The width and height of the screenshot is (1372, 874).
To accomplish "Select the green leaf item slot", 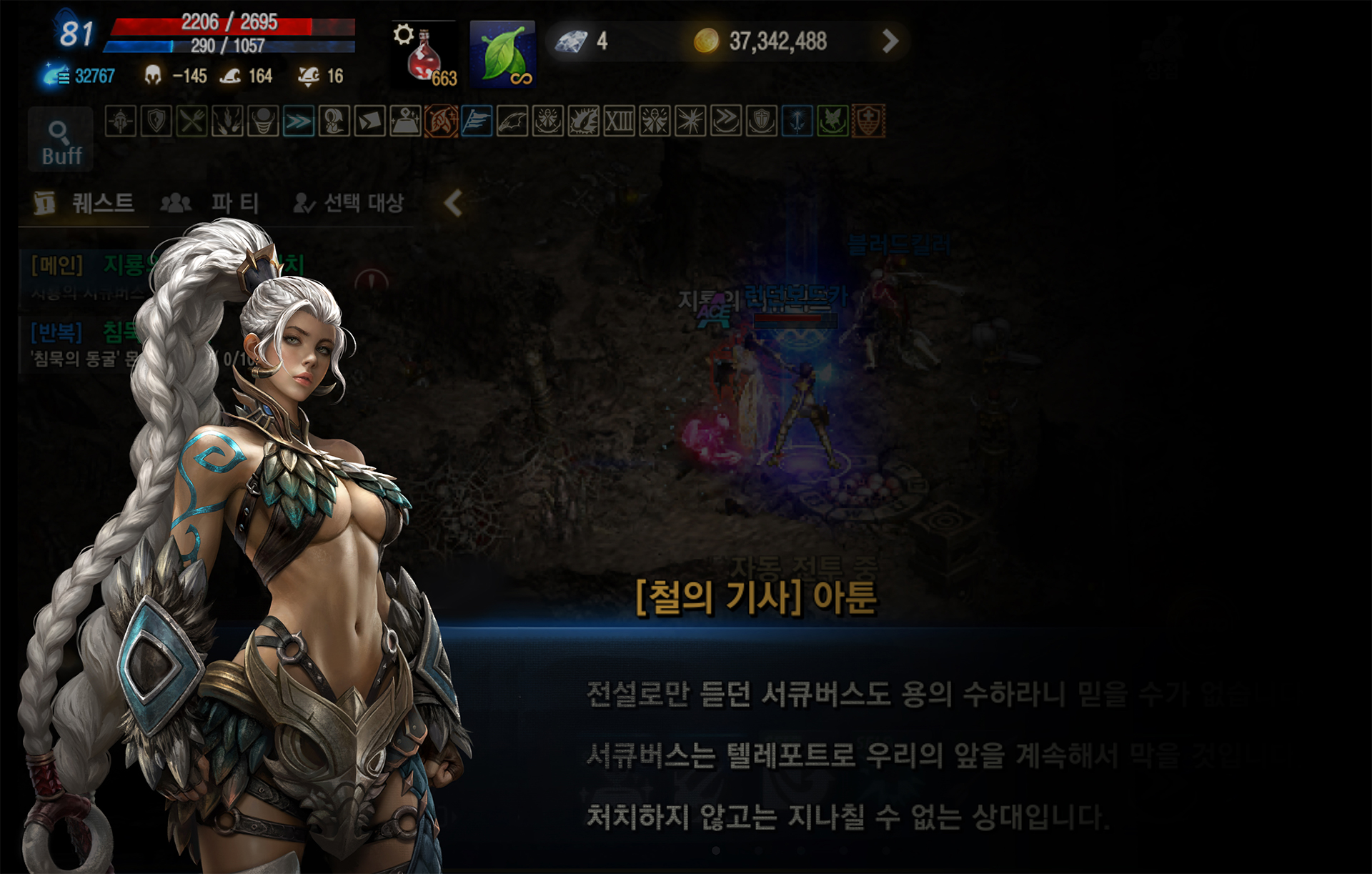I will point(502,55).
